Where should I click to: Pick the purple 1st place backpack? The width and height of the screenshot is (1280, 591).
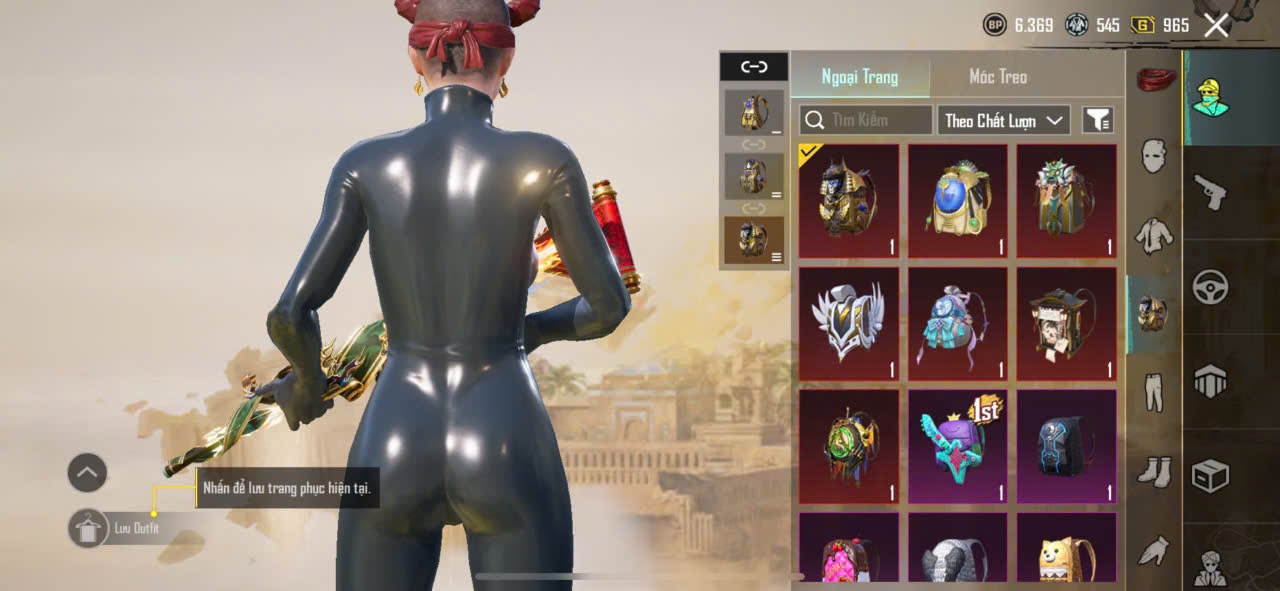(x=957, y=446)
